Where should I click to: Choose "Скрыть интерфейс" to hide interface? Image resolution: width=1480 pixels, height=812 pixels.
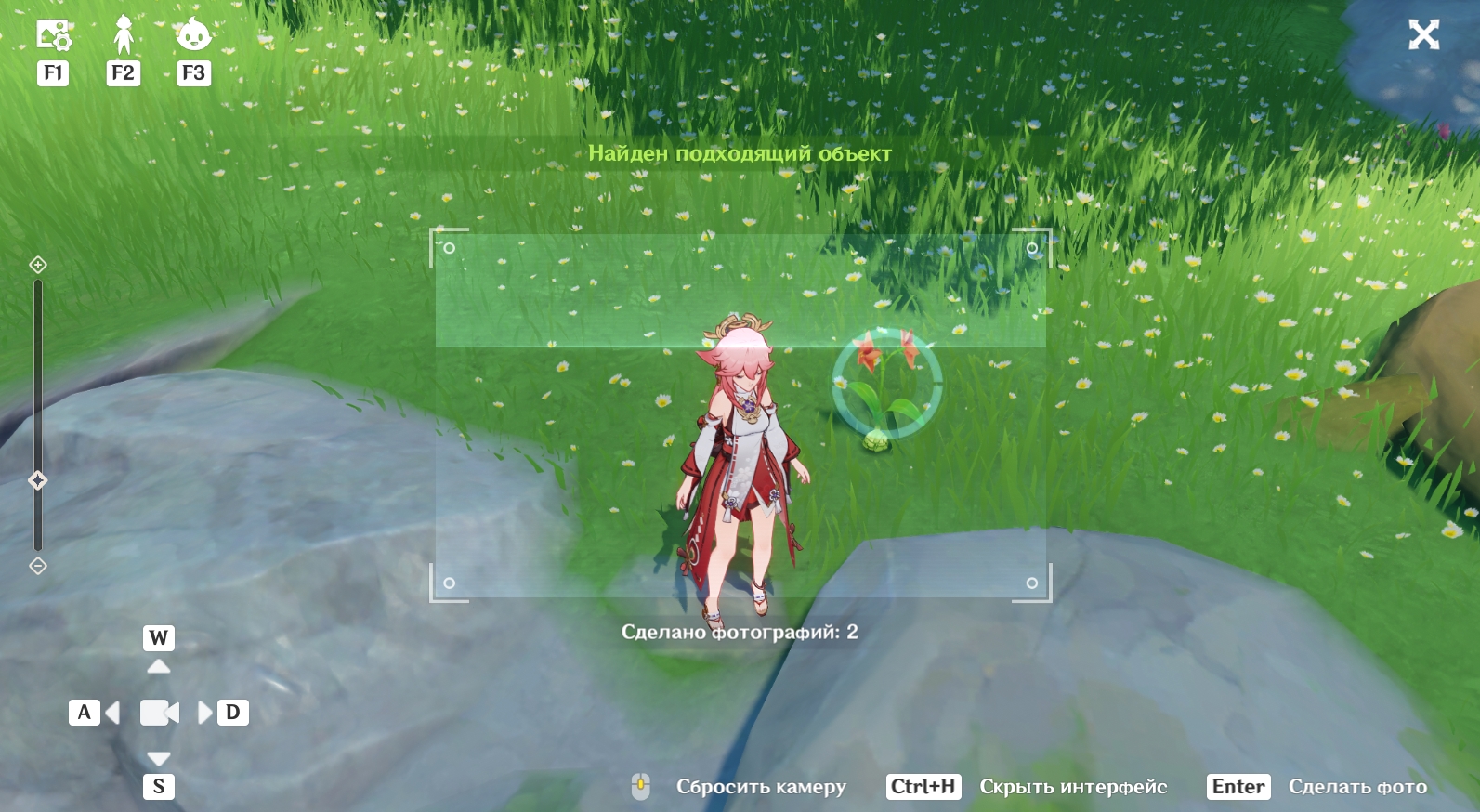click(1073, 787)
